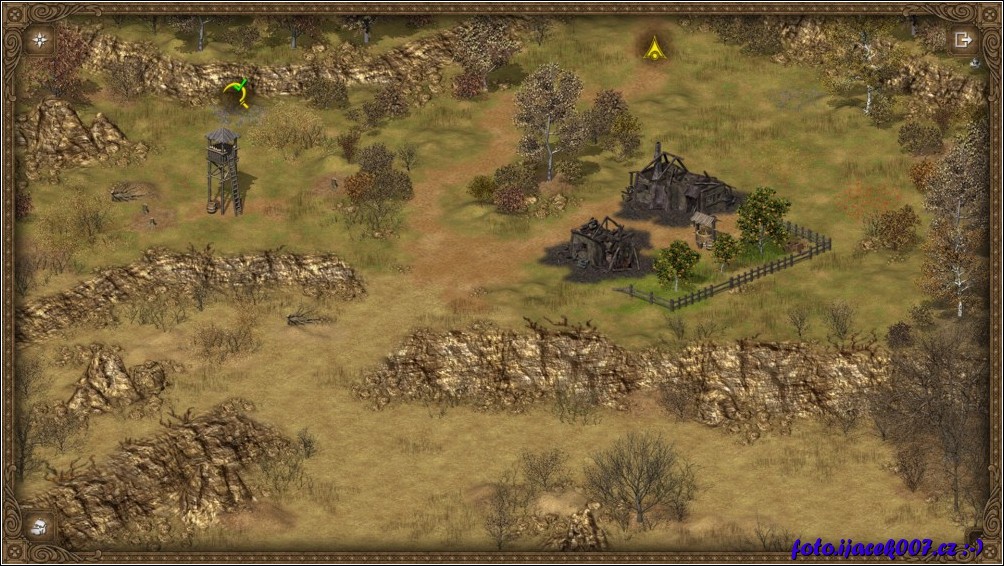Screen dimensions: 1004x566
Task: Click the exit door button
Action: (963, 40)
